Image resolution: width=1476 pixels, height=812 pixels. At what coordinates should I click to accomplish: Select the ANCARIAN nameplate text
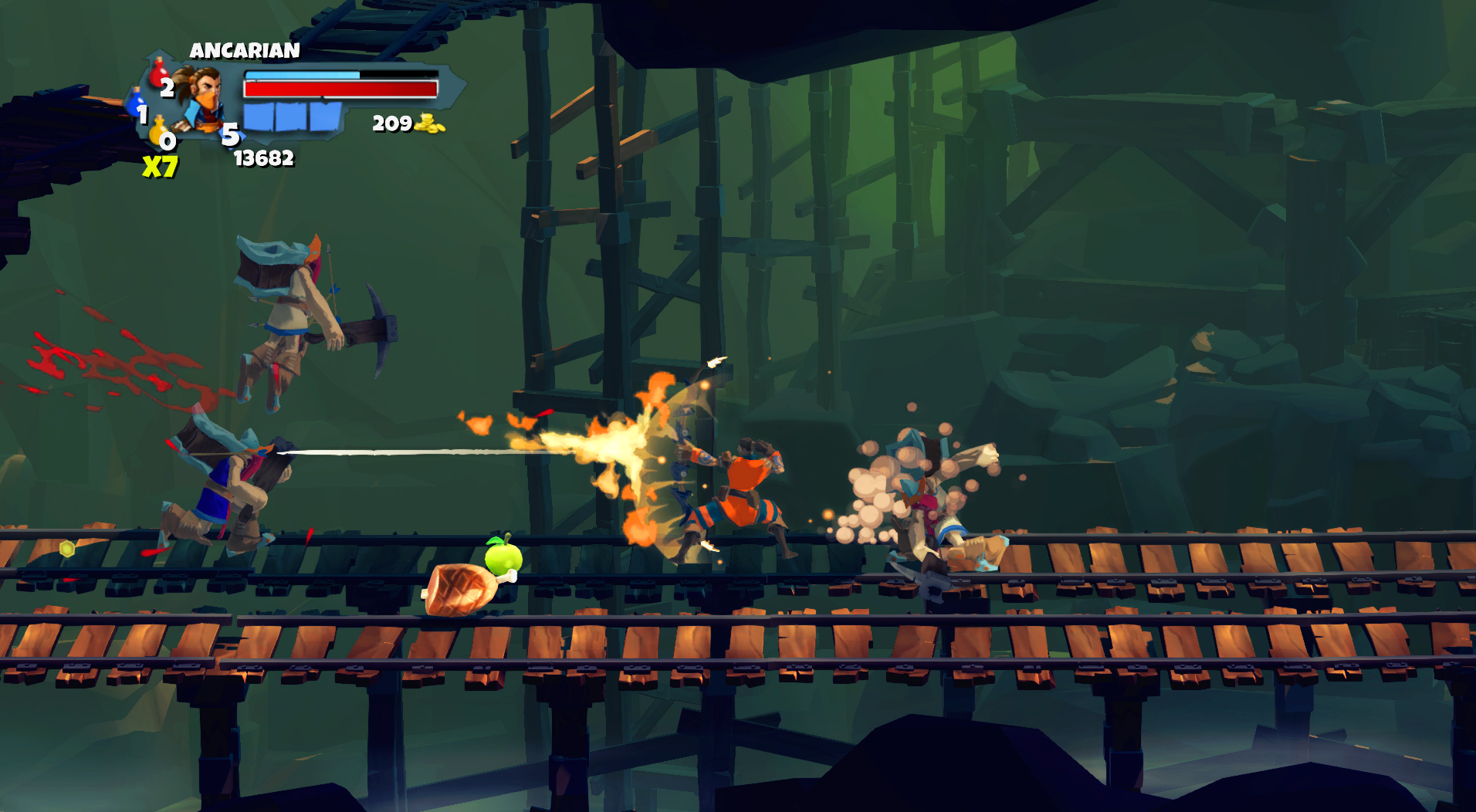[245, 50]
